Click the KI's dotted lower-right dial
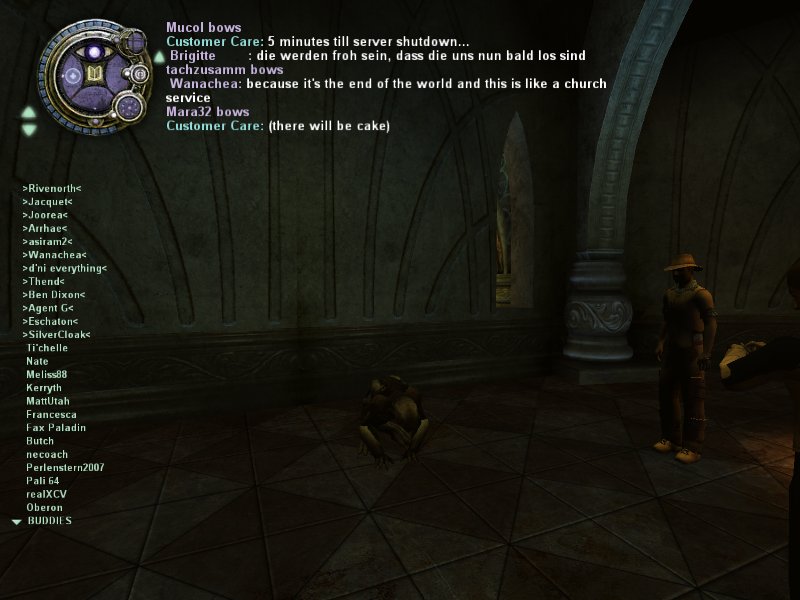The height and width of the screenshot is (600, 800). (128, 107)
